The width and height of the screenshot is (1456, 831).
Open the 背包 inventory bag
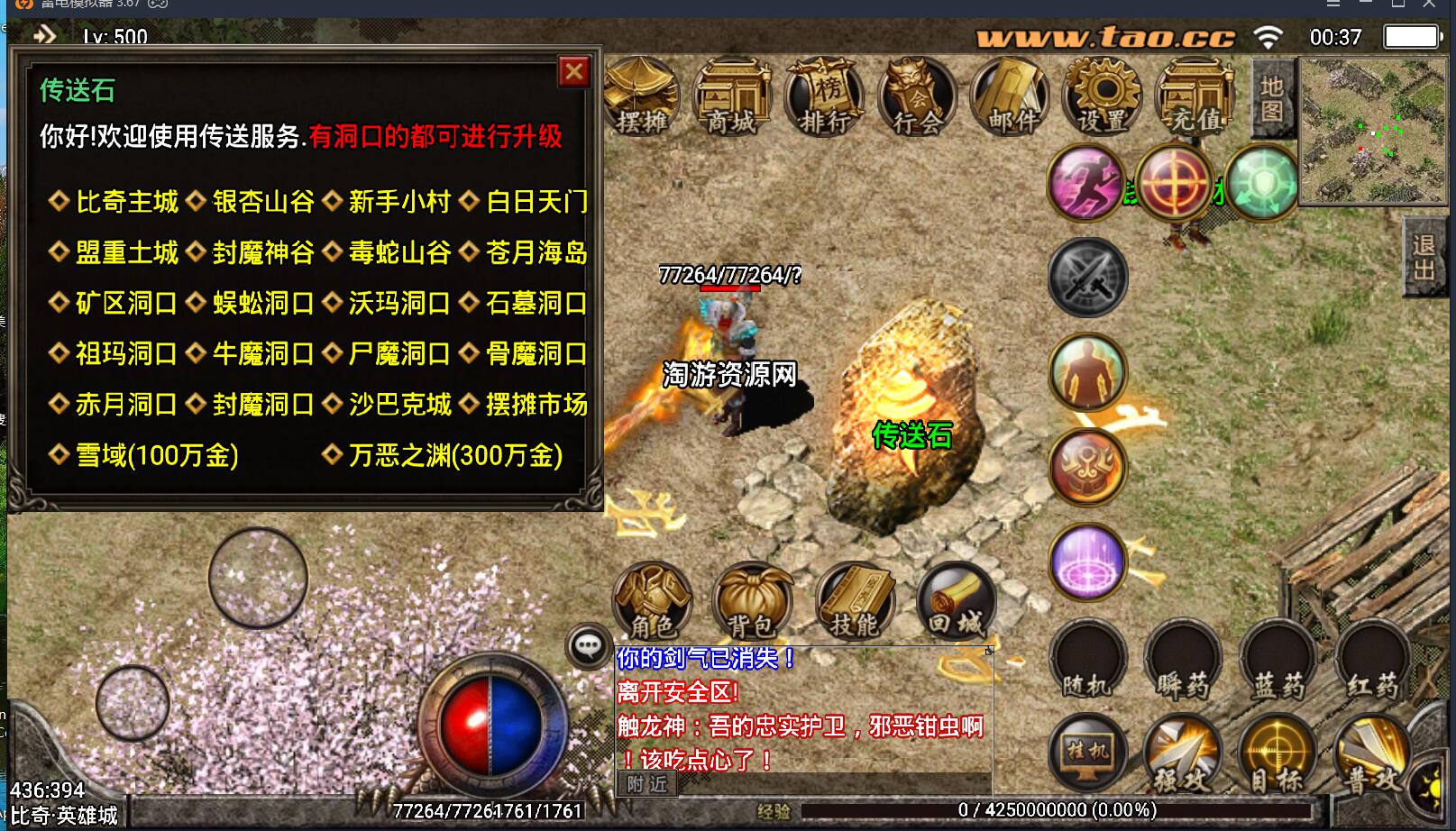751,601
